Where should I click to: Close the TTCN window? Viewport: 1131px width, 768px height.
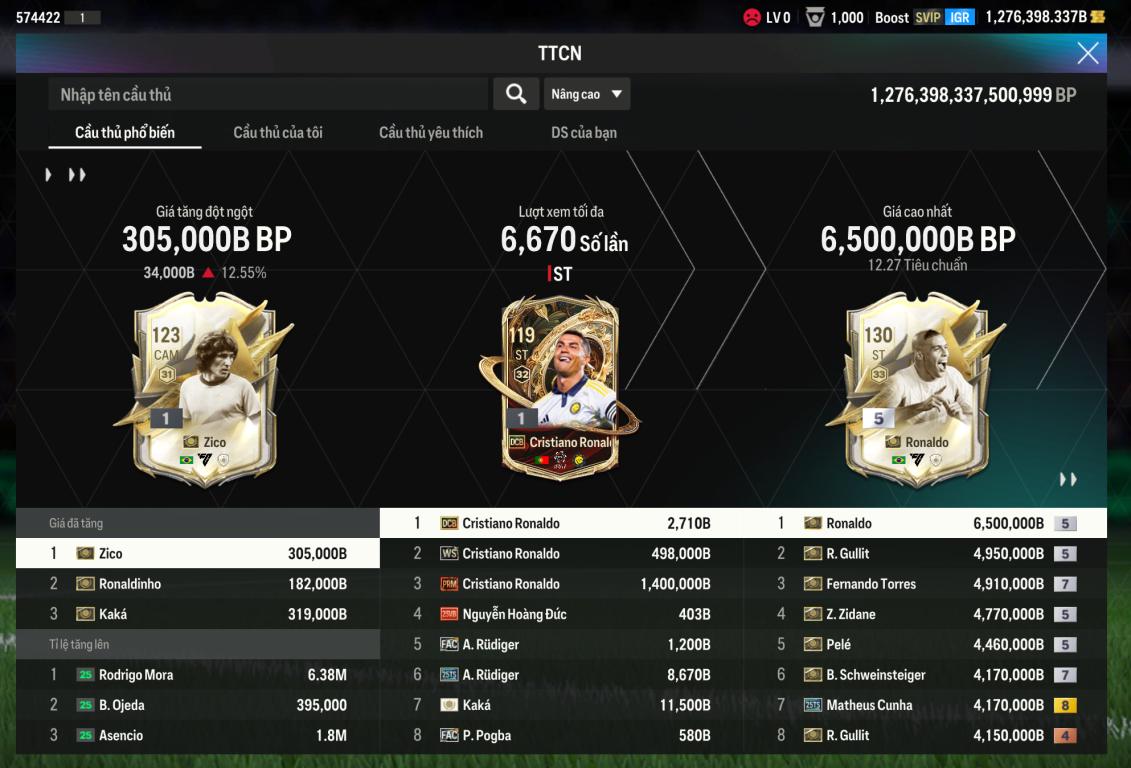coord(1087,53)
